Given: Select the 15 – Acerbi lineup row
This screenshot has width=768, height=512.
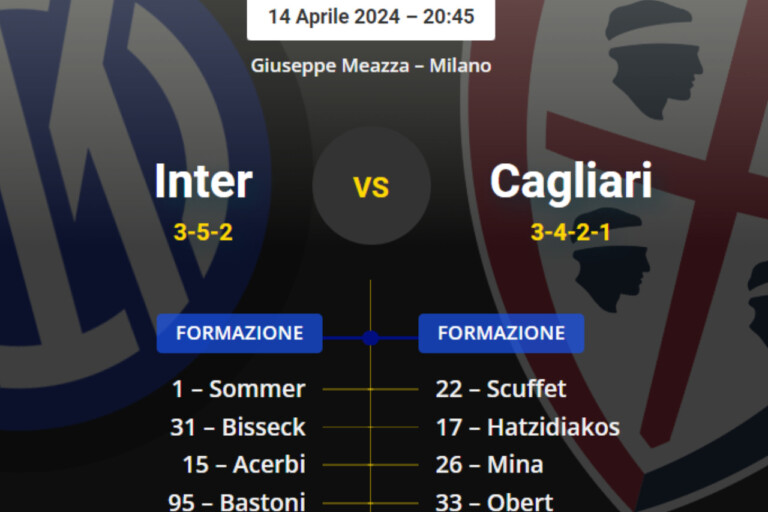Looking at the screenshot, I should 243,465.
